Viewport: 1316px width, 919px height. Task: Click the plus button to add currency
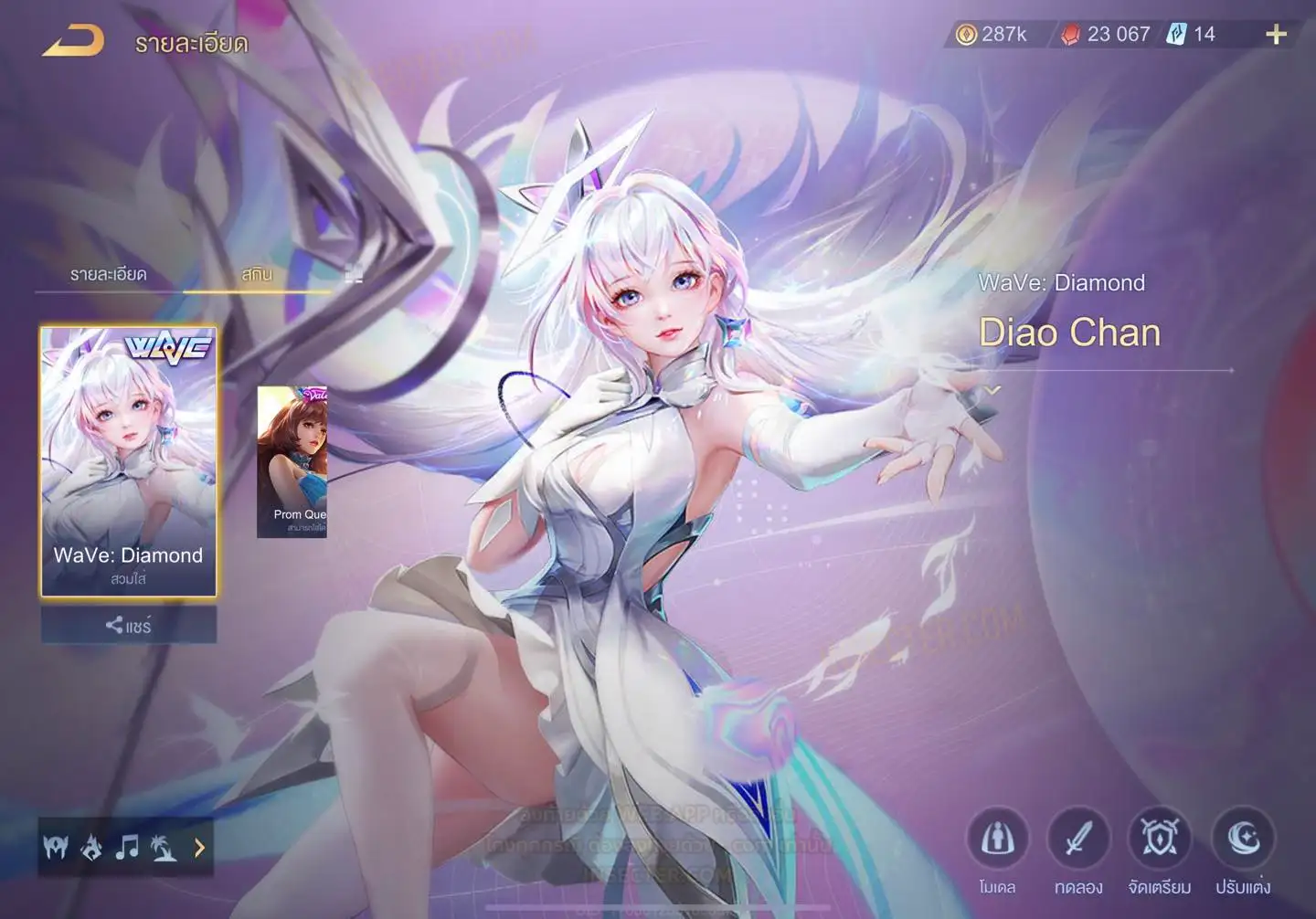pyautogui.click(x=1276, y=35)
